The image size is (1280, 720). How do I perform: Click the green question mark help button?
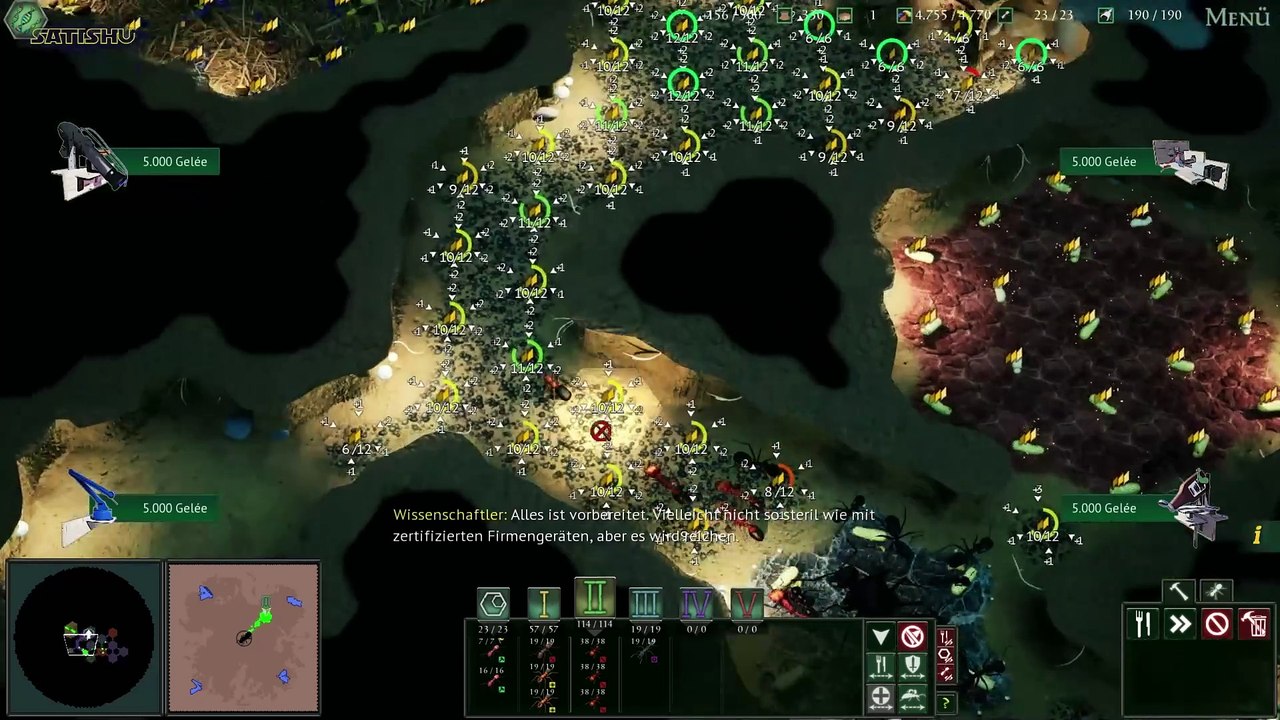pos(945,704)
